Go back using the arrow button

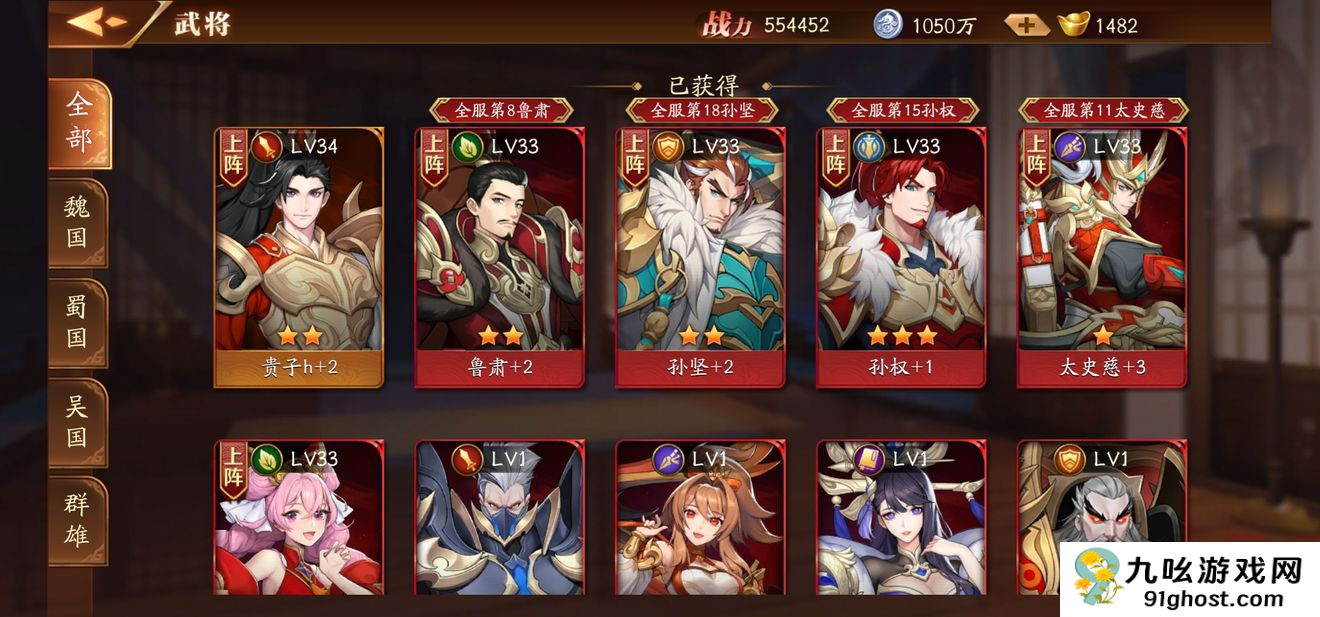coord(97,22)
